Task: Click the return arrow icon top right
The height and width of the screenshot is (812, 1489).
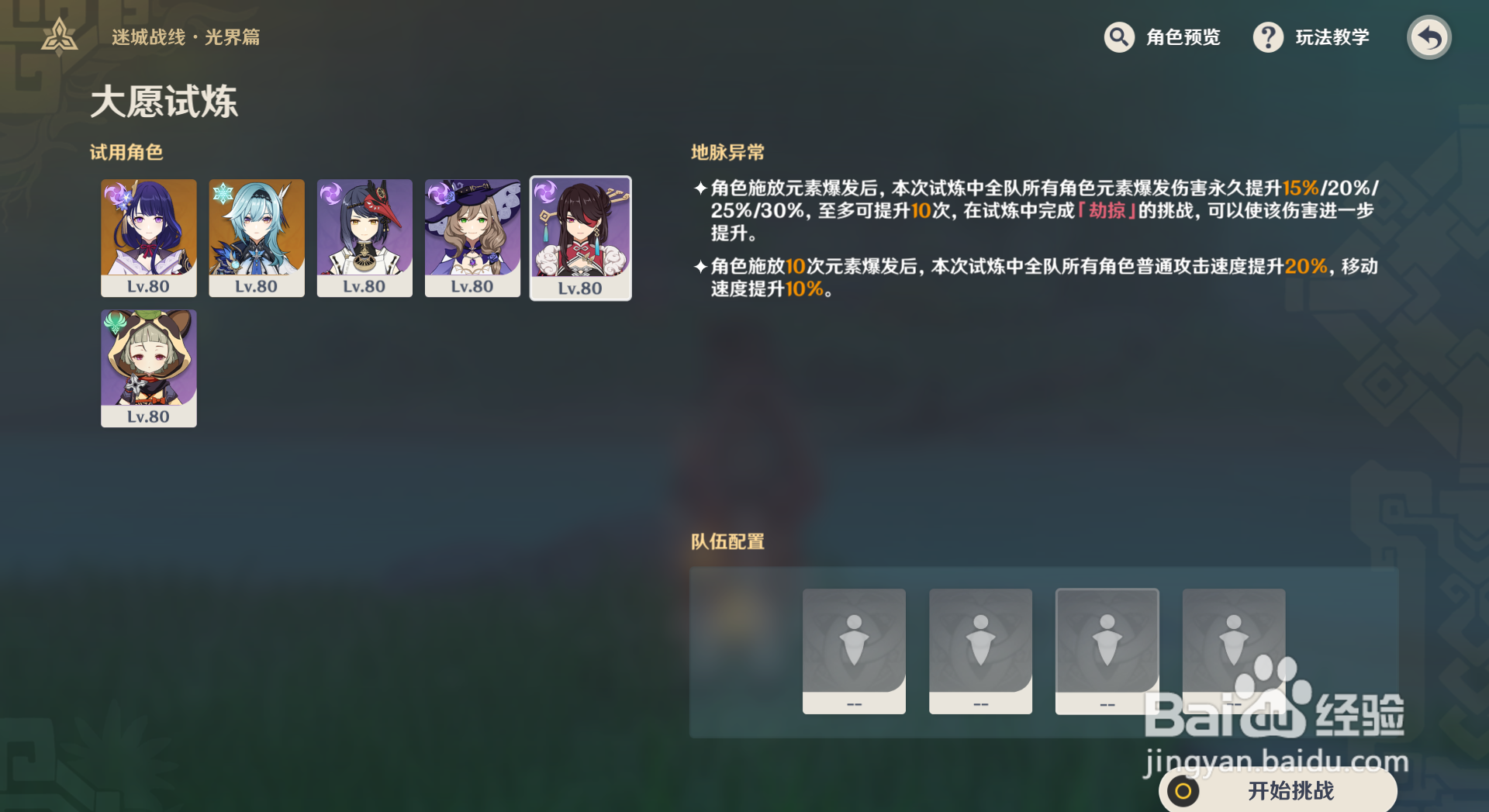Action: pos(1429,36)
